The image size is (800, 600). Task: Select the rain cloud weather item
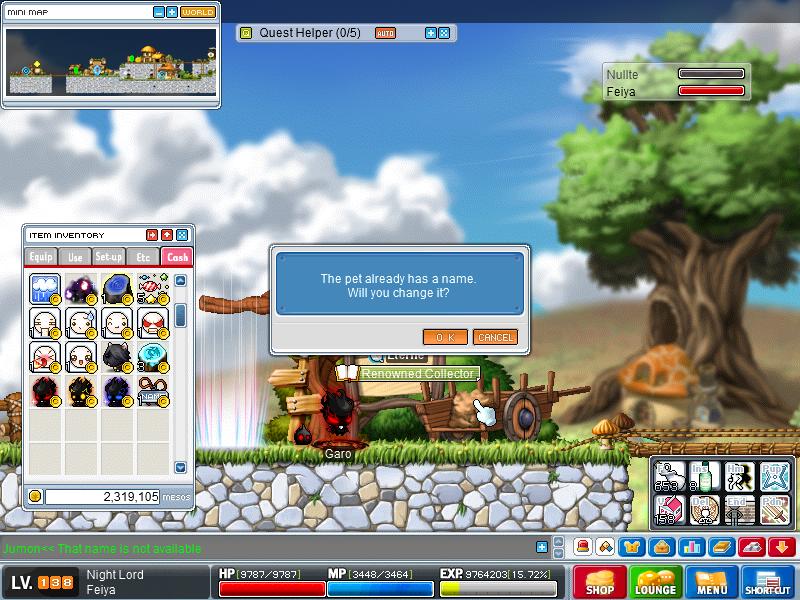click(45, 290)
